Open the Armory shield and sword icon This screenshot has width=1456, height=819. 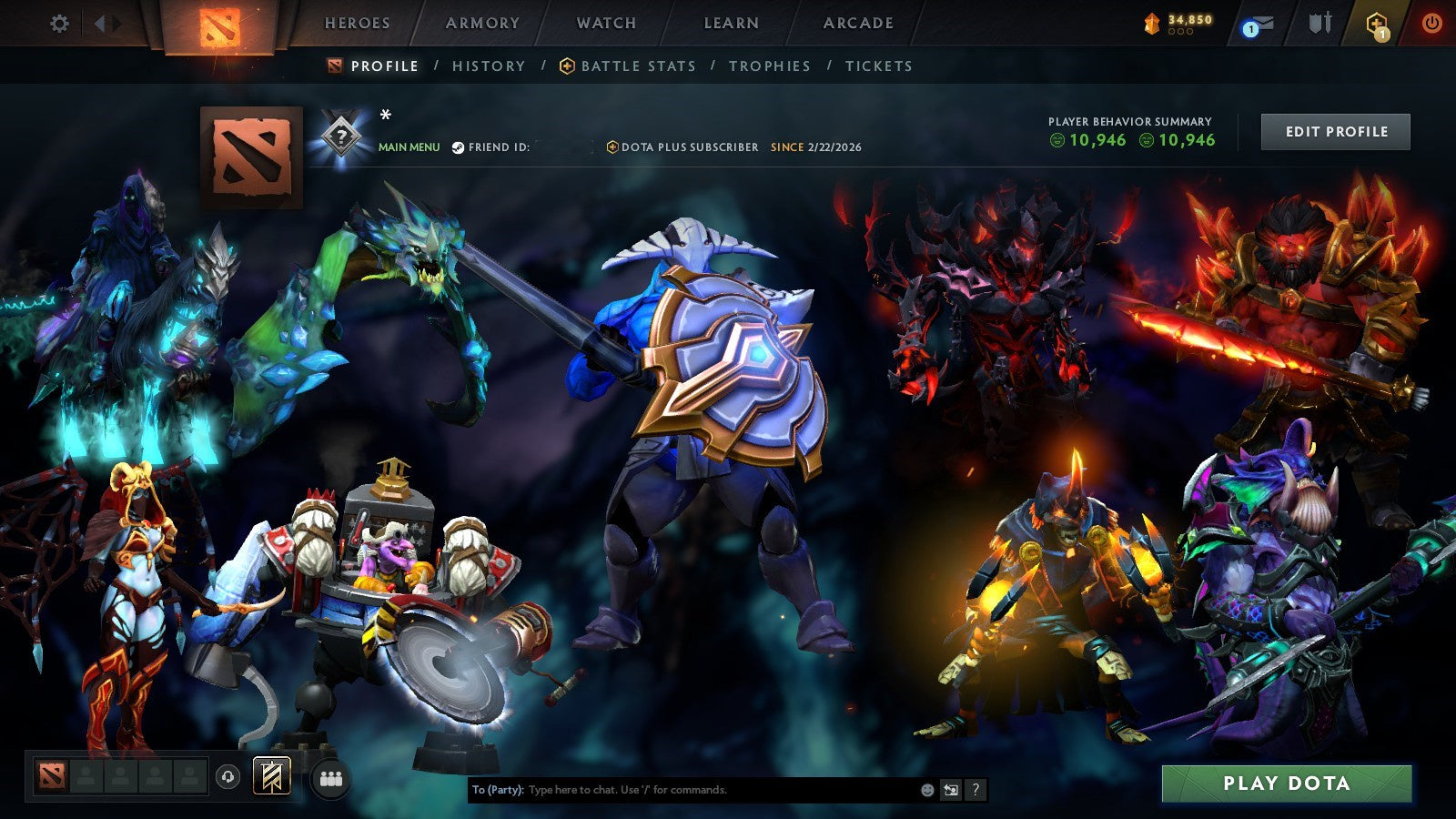coord(1319,23)
